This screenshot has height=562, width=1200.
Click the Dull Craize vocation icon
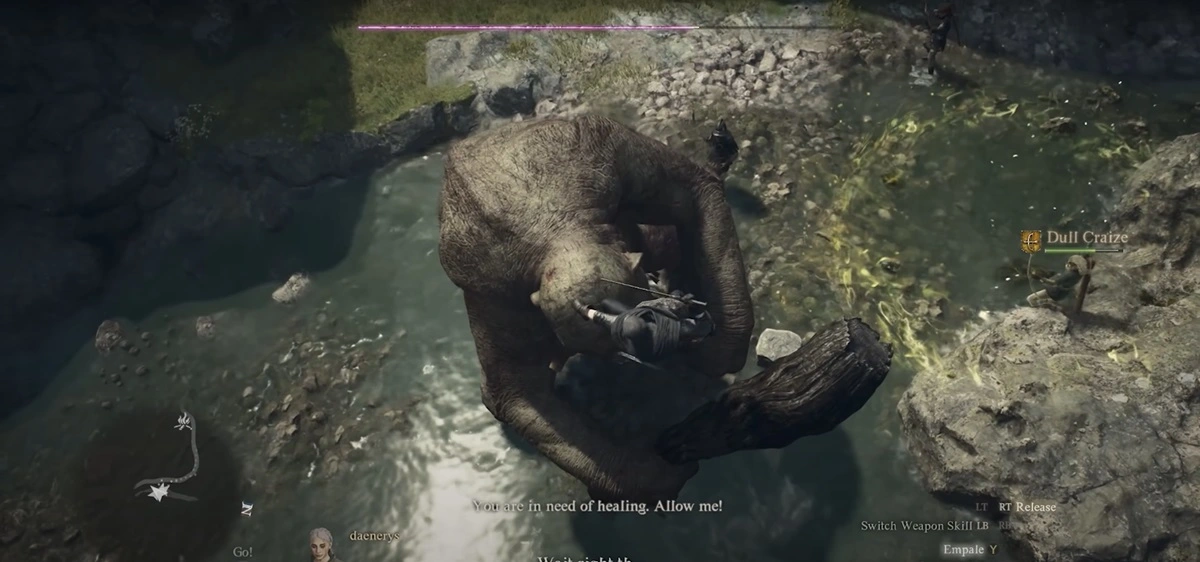tap(1031, 240)
